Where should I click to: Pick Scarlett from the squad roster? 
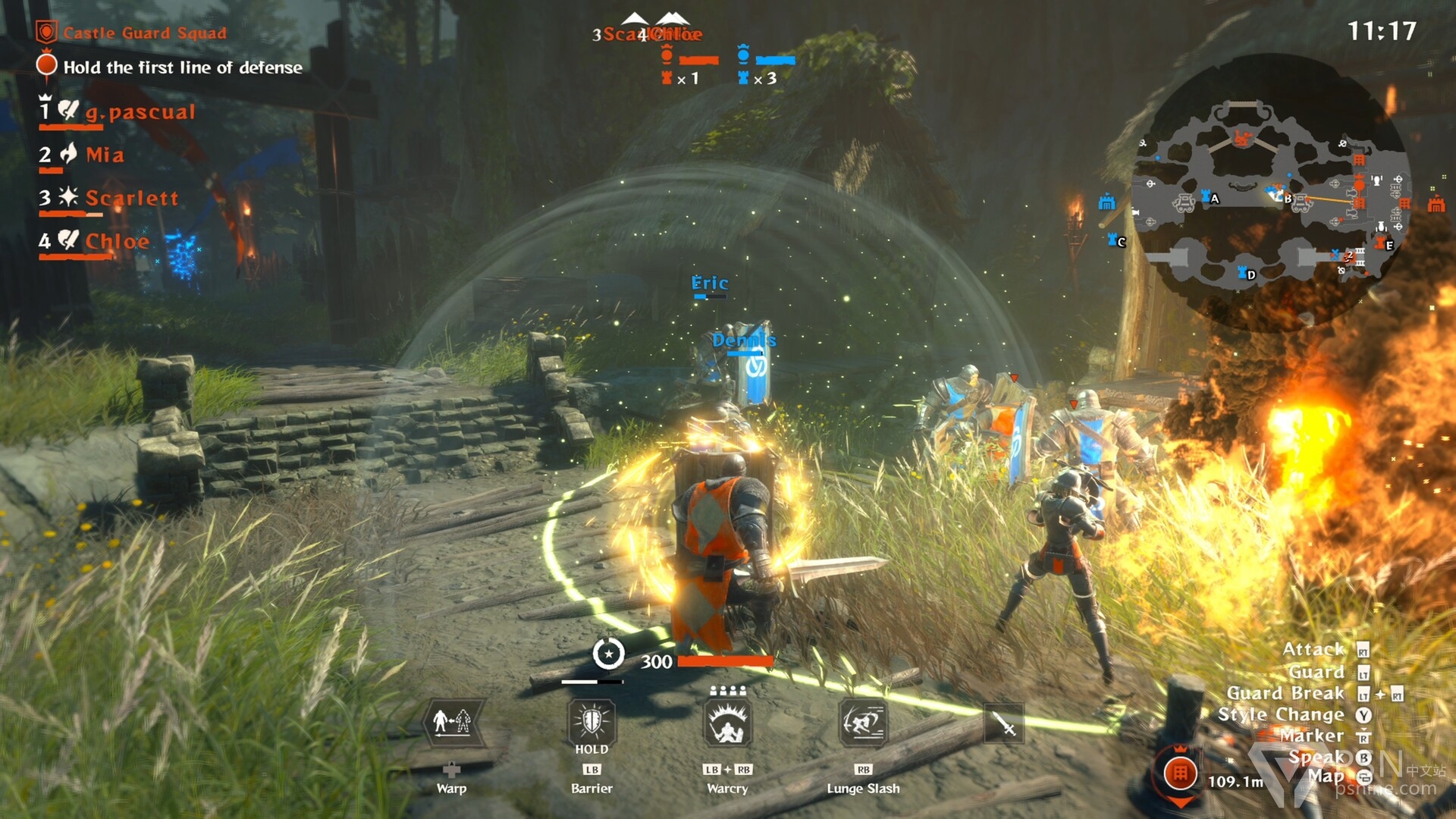[x=131, y=199]
